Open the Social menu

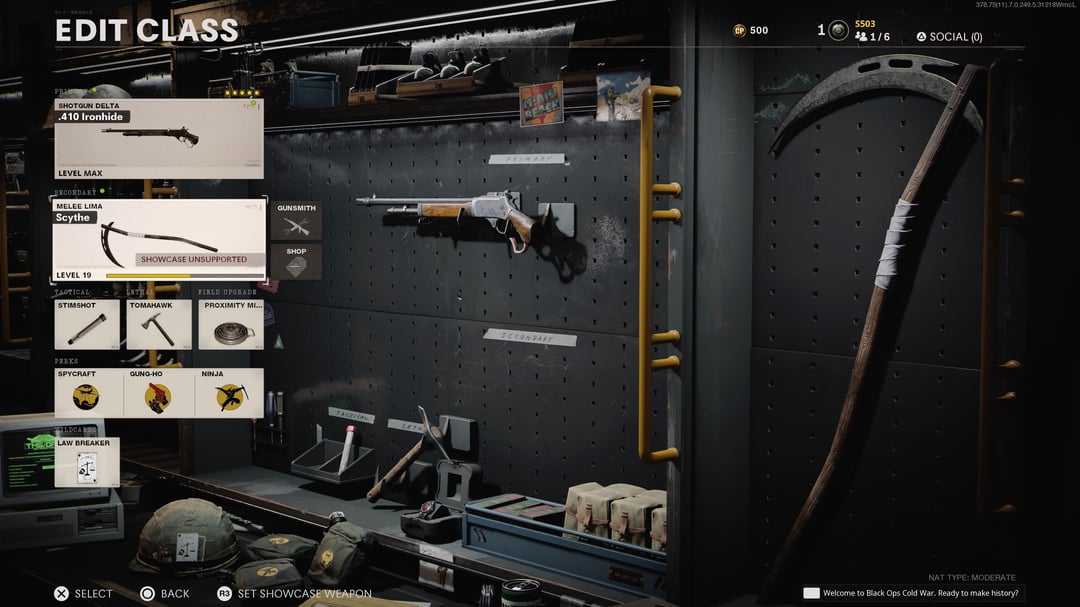949,37
